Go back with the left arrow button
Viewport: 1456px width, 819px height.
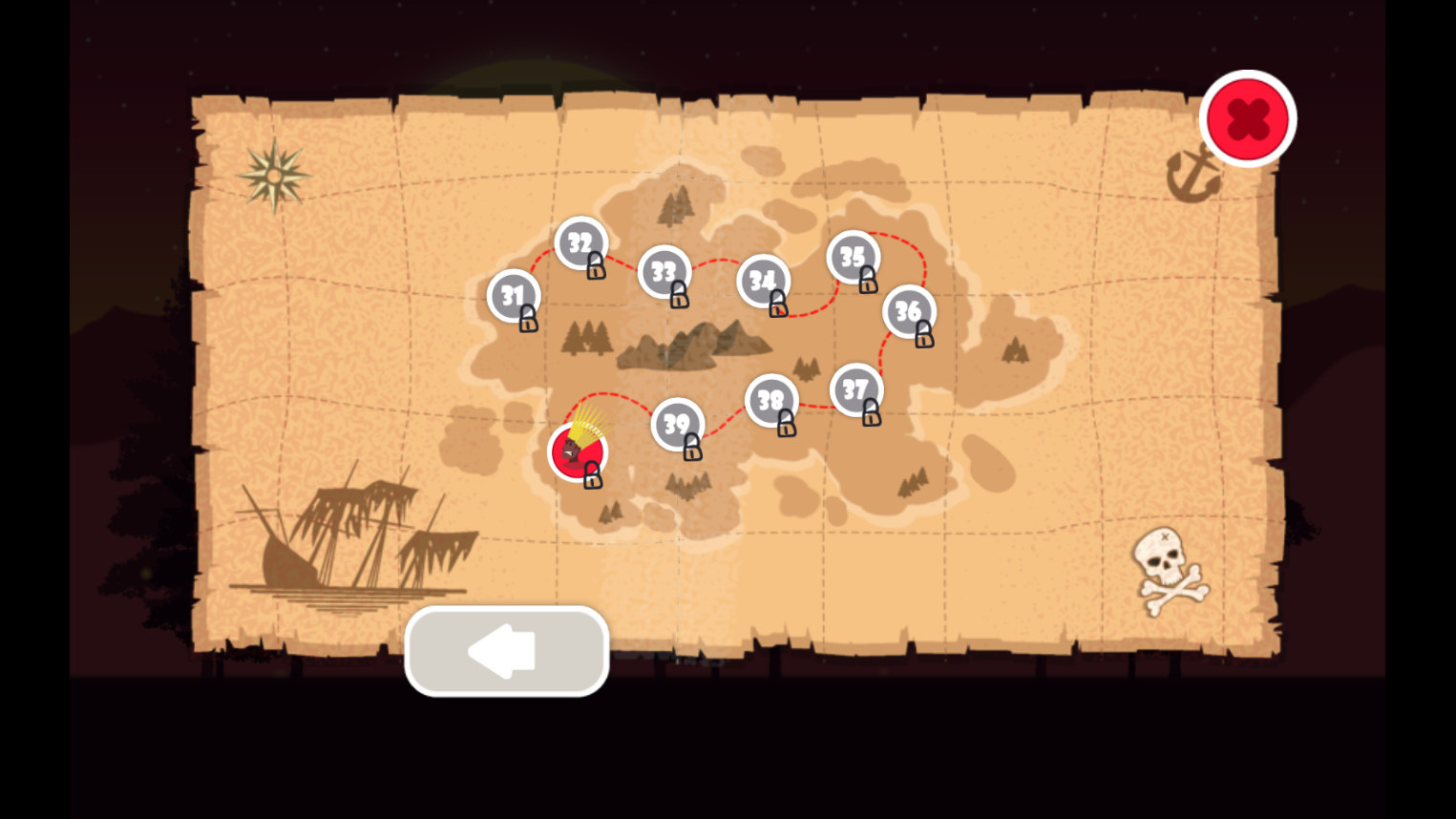click(506, 651)
